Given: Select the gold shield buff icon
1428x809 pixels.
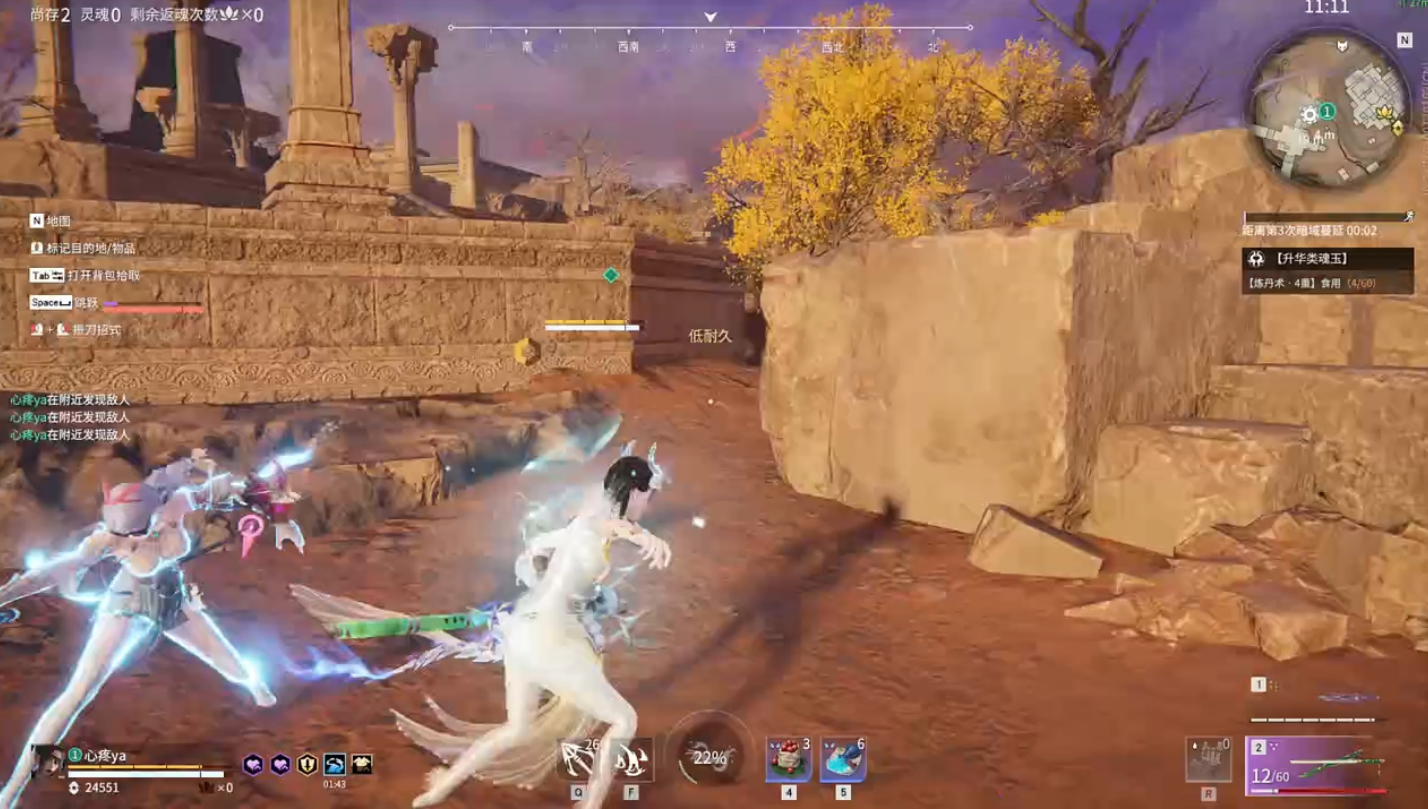Looking at the screenshot, I should click(308, 765).
